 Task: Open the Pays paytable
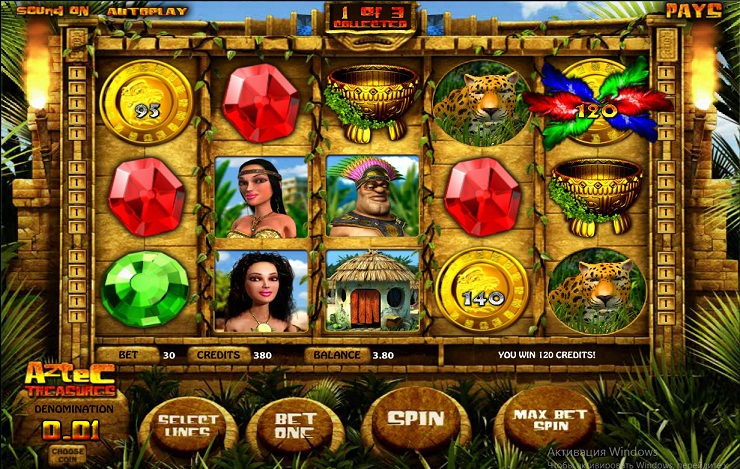pyautogui.click(x=693, y=11)
